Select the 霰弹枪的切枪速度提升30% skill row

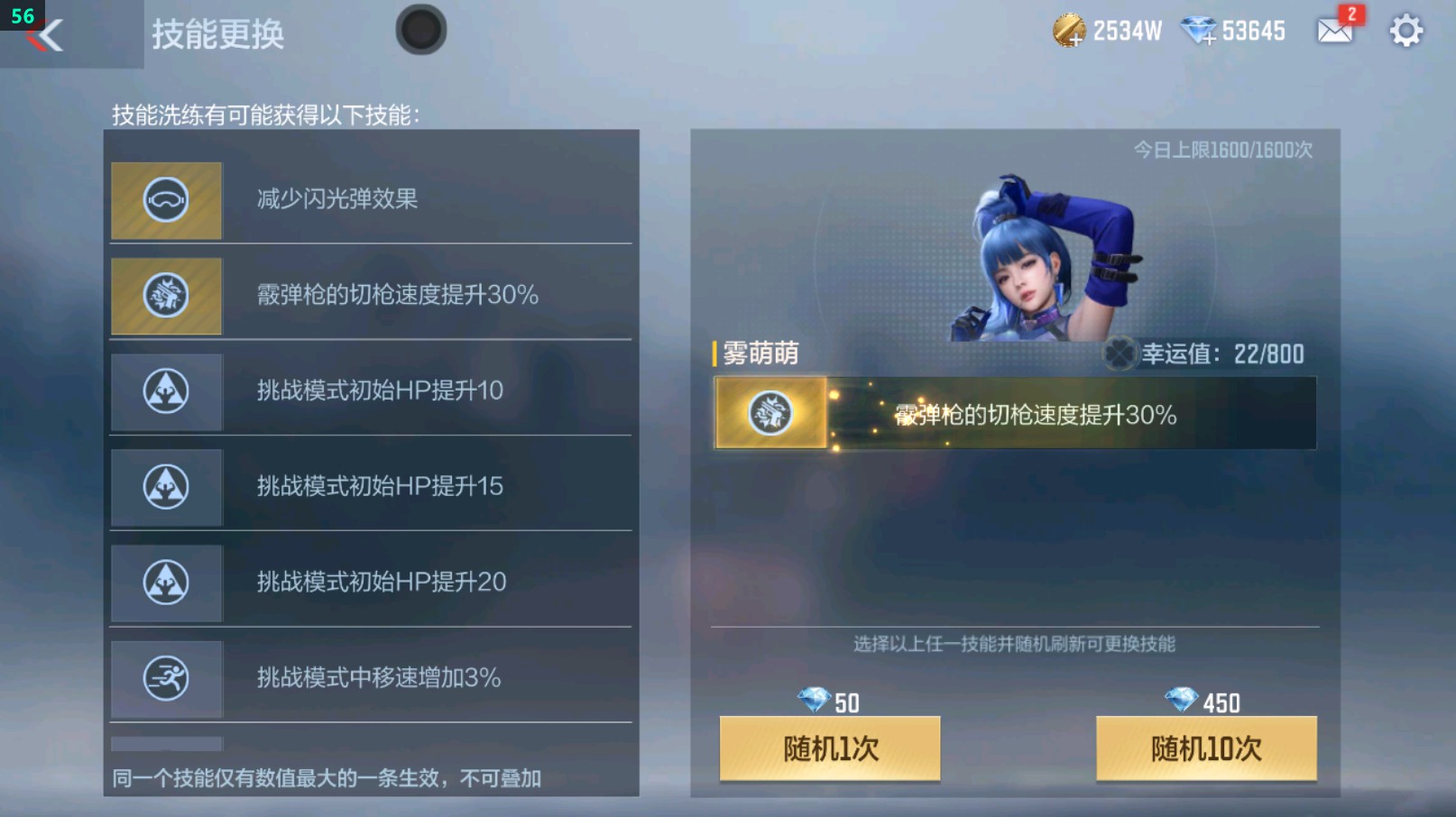pos(370,296)
